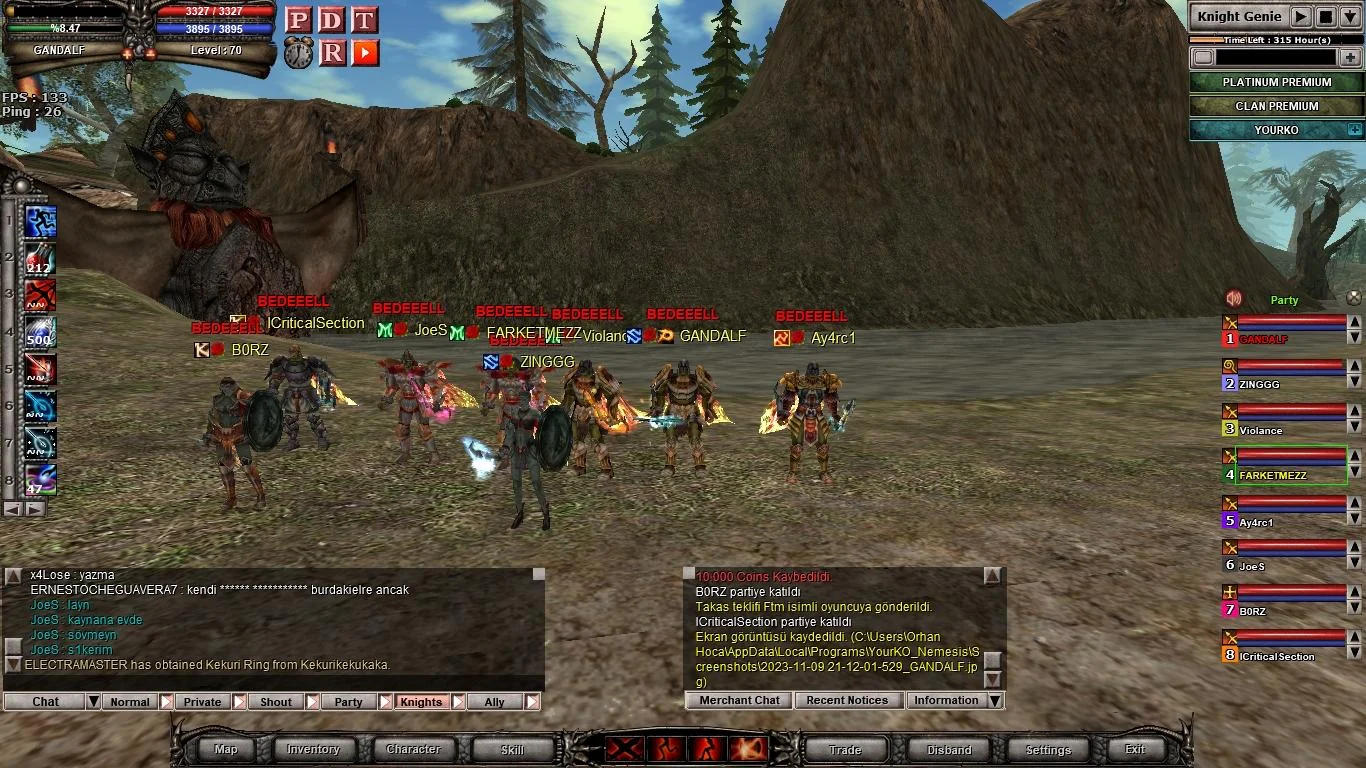Switch to the Shout chat channel
This screenshot has height=768, width=1366.
point(276,702)
